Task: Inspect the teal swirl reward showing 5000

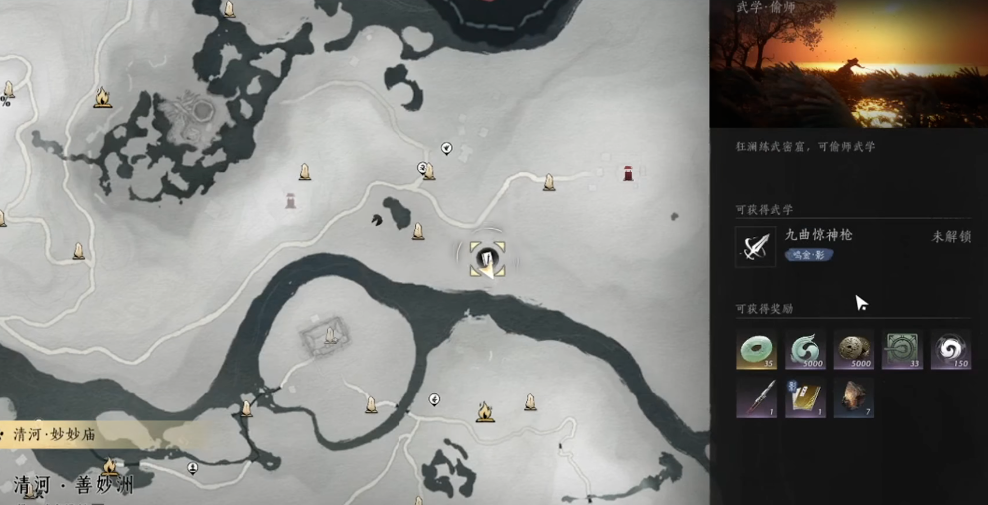Action: [805, 350]
